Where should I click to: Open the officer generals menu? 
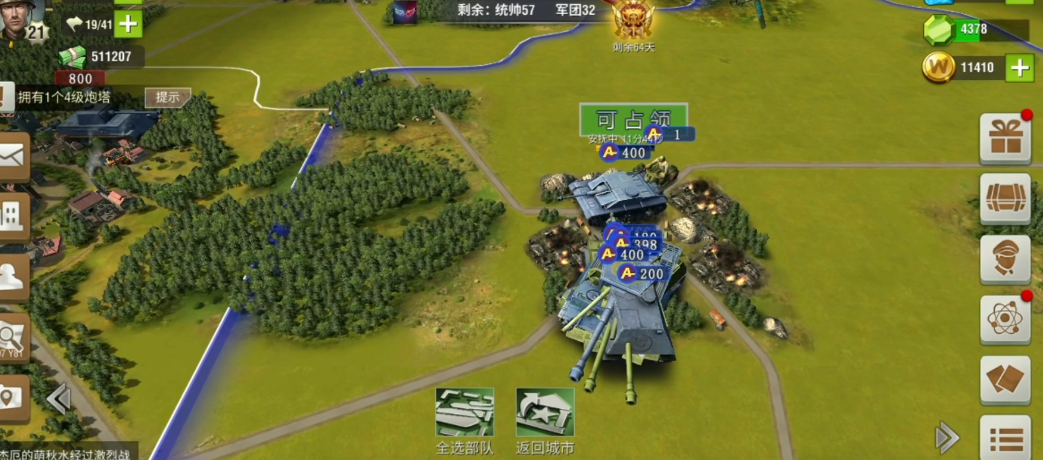point(1004,259)
